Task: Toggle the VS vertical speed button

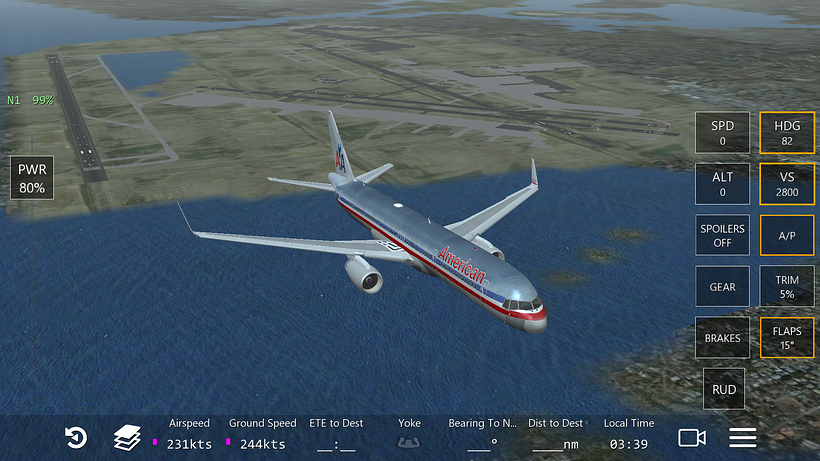Action: [x=787, y=184]
